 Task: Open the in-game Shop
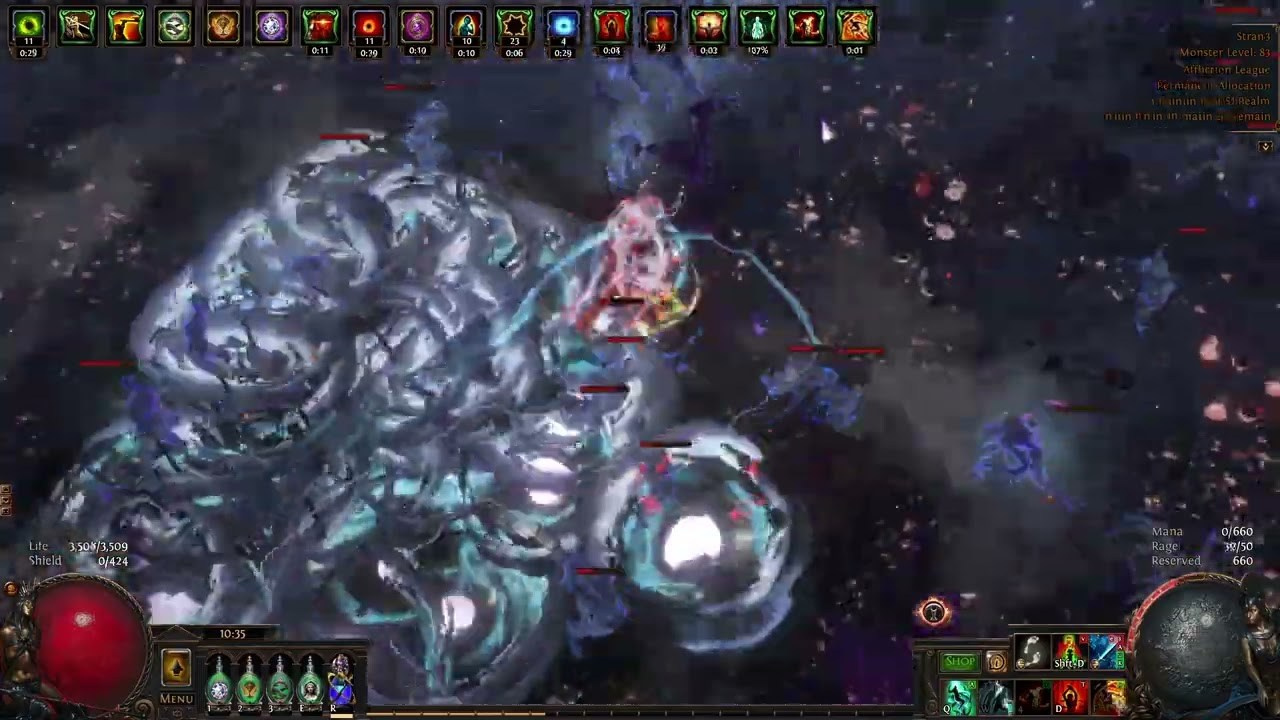coord(958,661)
